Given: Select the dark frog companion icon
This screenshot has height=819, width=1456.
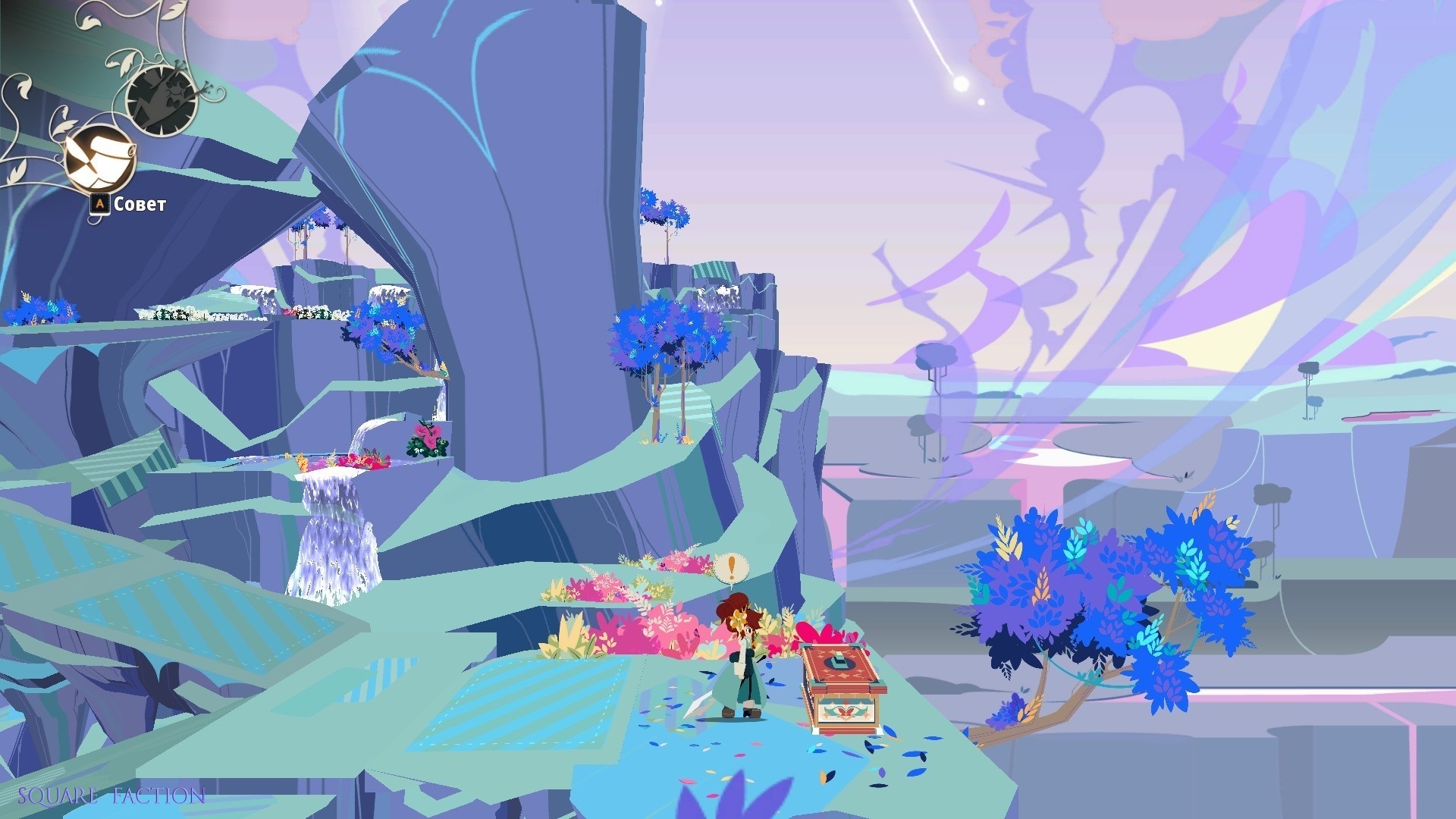Looking at the screenshot, I should [162, 99].
